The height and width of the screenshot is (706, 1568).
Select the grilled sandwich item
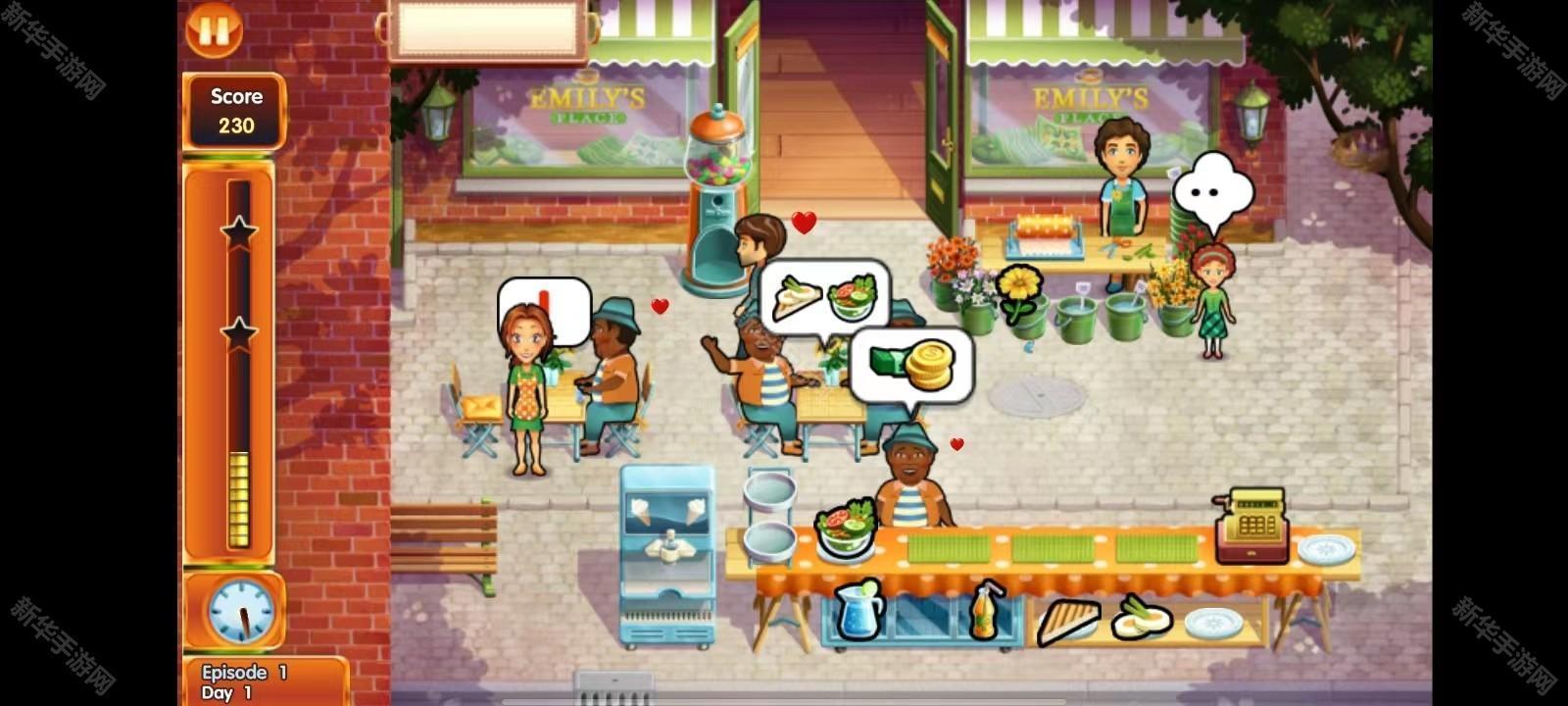click(1068, 619)
